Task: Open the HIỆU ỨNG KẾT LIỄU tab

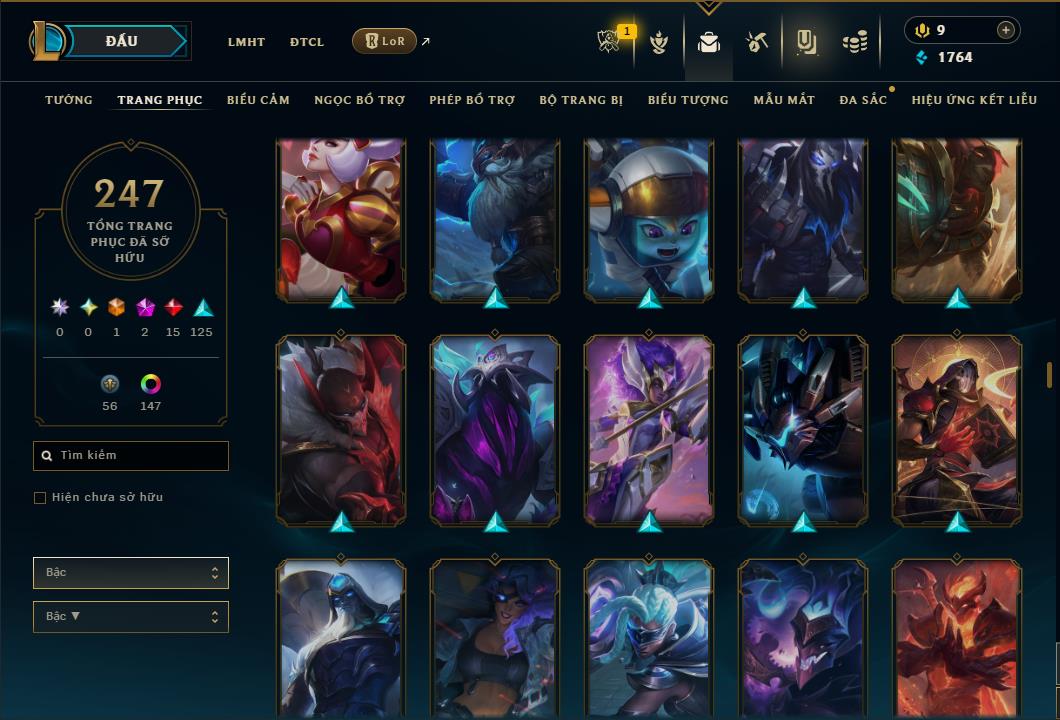Action: [975, 100]
